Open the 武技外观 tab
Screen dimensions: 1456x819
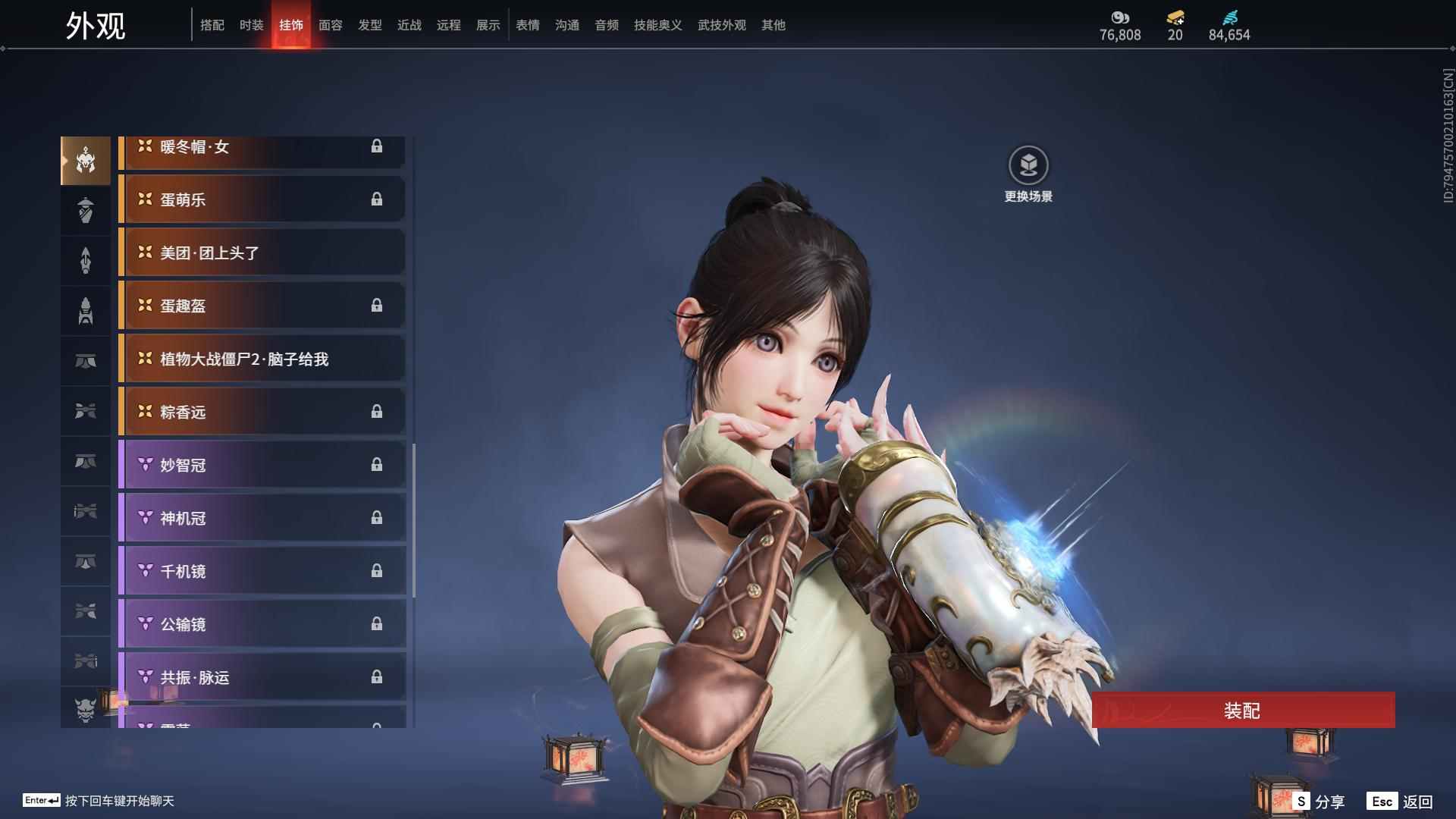point(721,25)
